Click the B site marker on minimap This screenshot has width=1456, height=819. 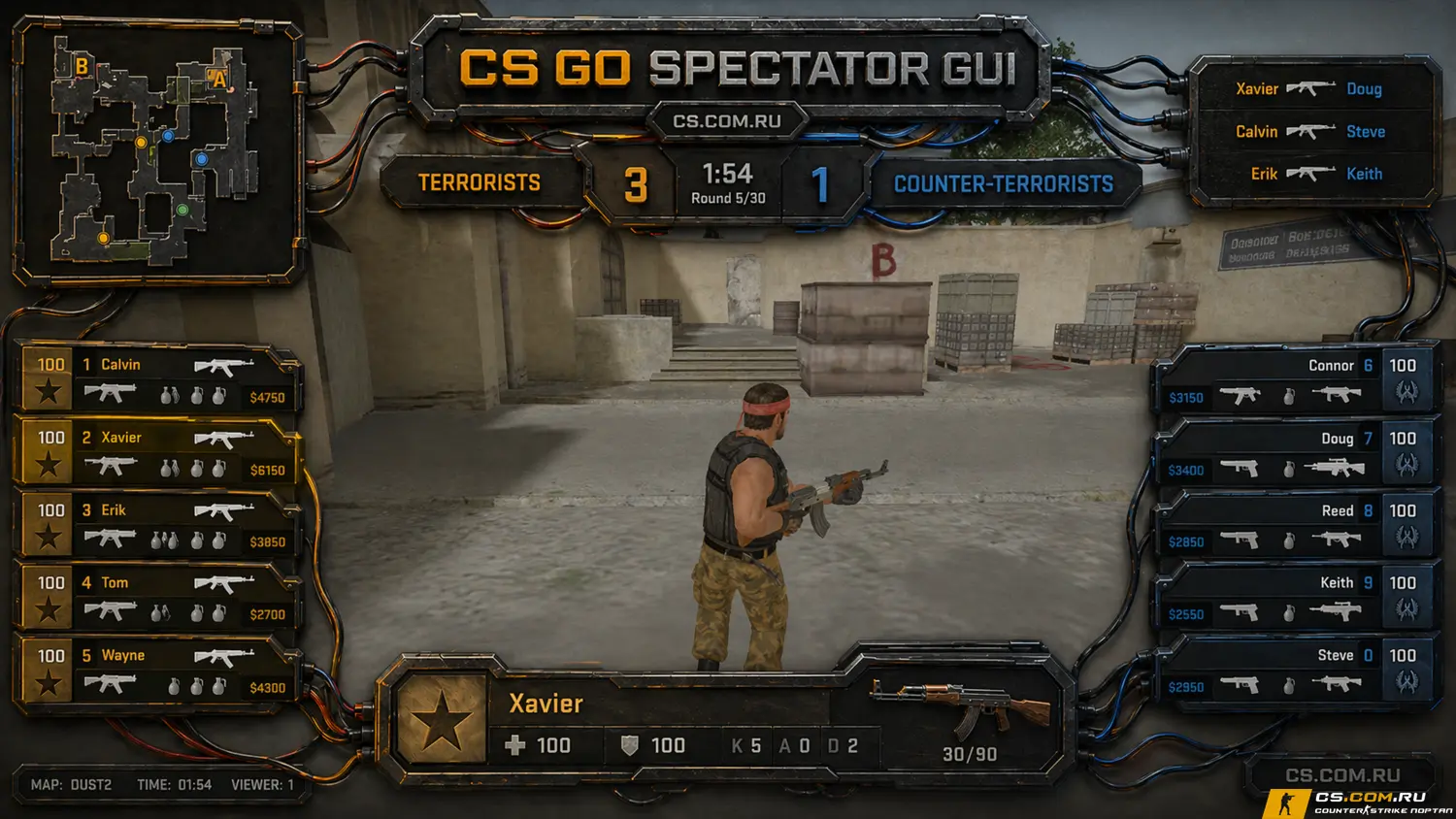[x=83, y=66]
